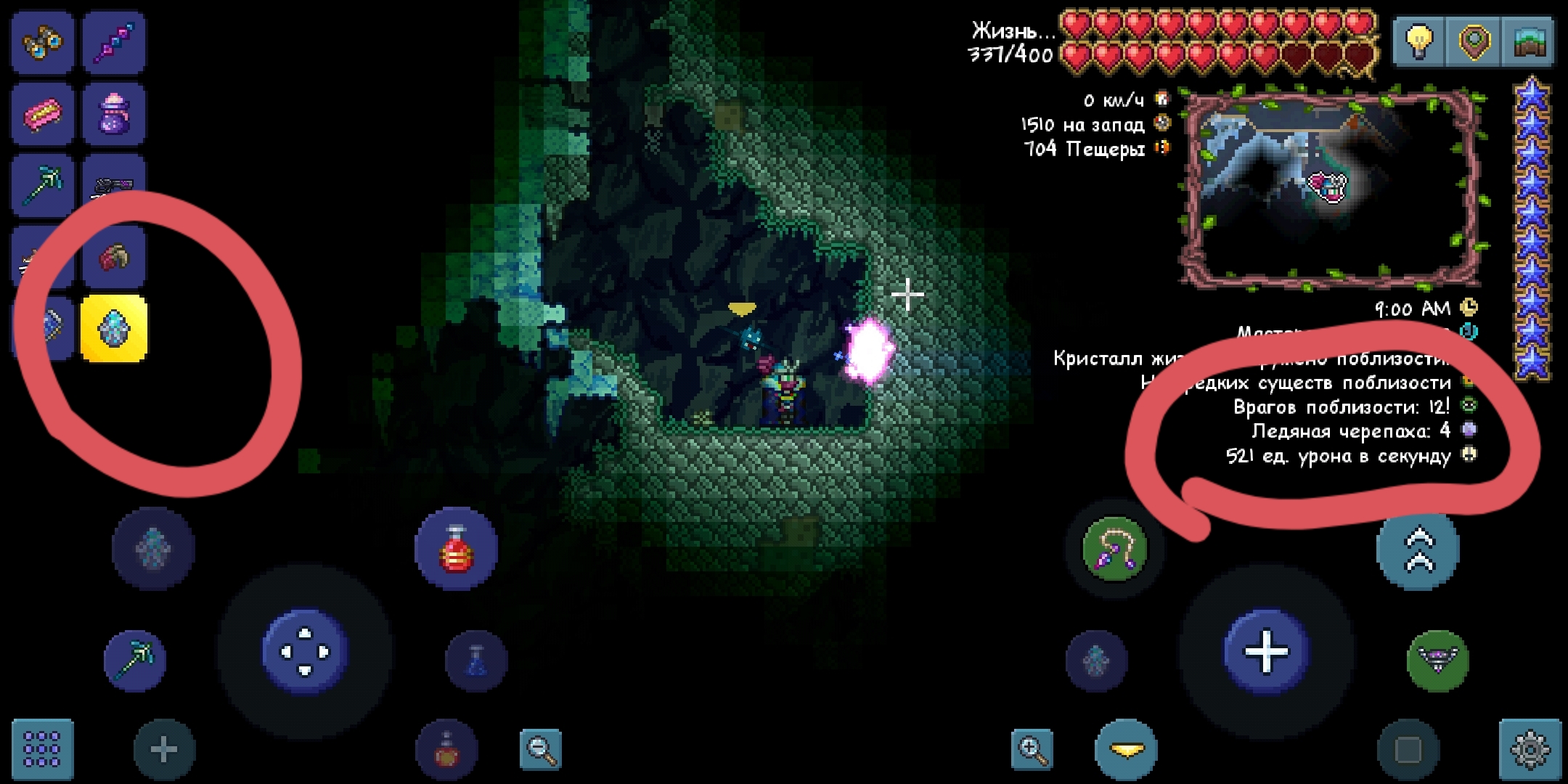Toggle smart cursor with the square button
The image size is (1568, 784).
coord(1409,750)
